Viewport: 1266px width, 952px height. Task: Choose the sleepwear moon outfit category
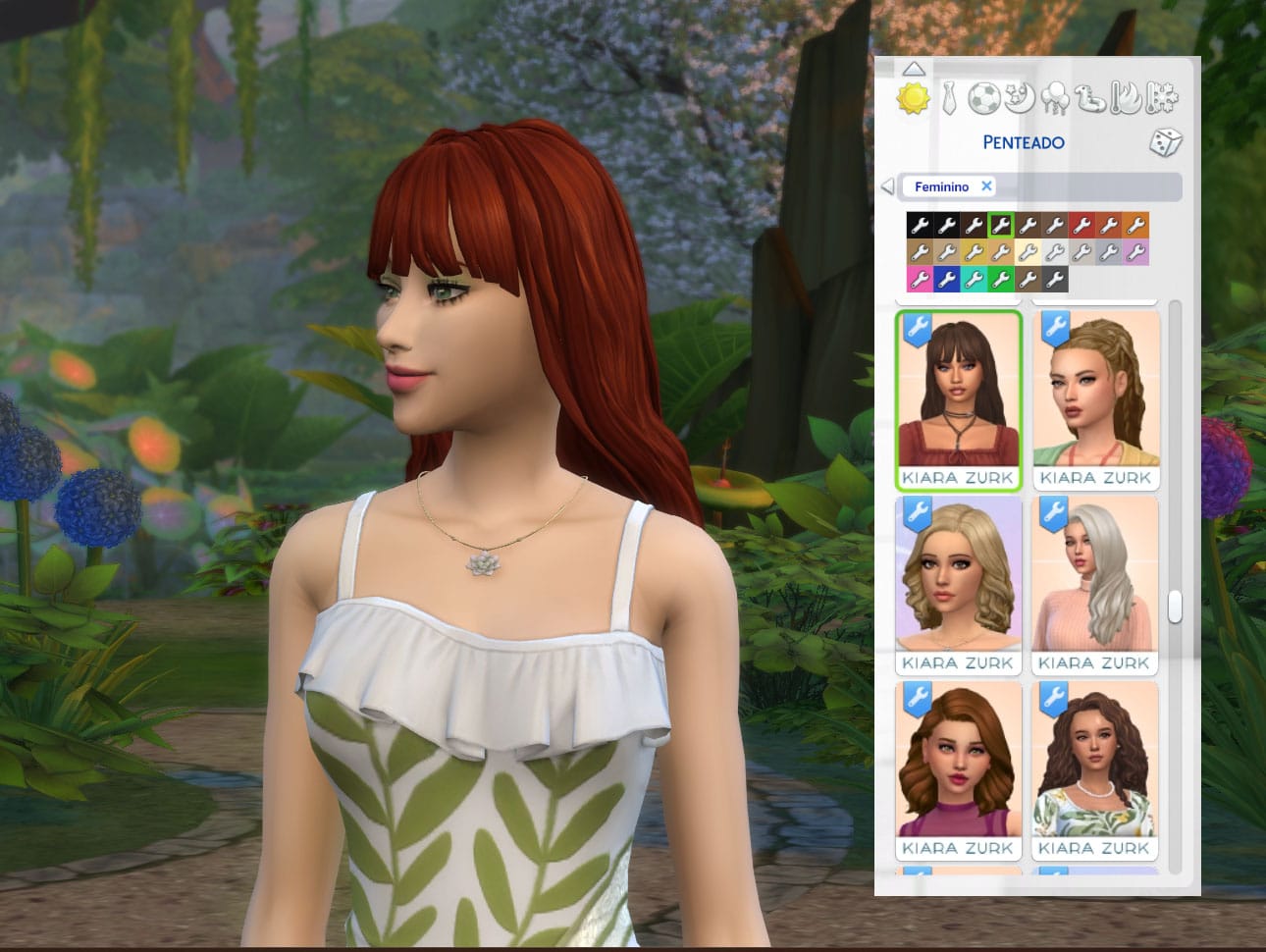click(x=1020, y=98)
